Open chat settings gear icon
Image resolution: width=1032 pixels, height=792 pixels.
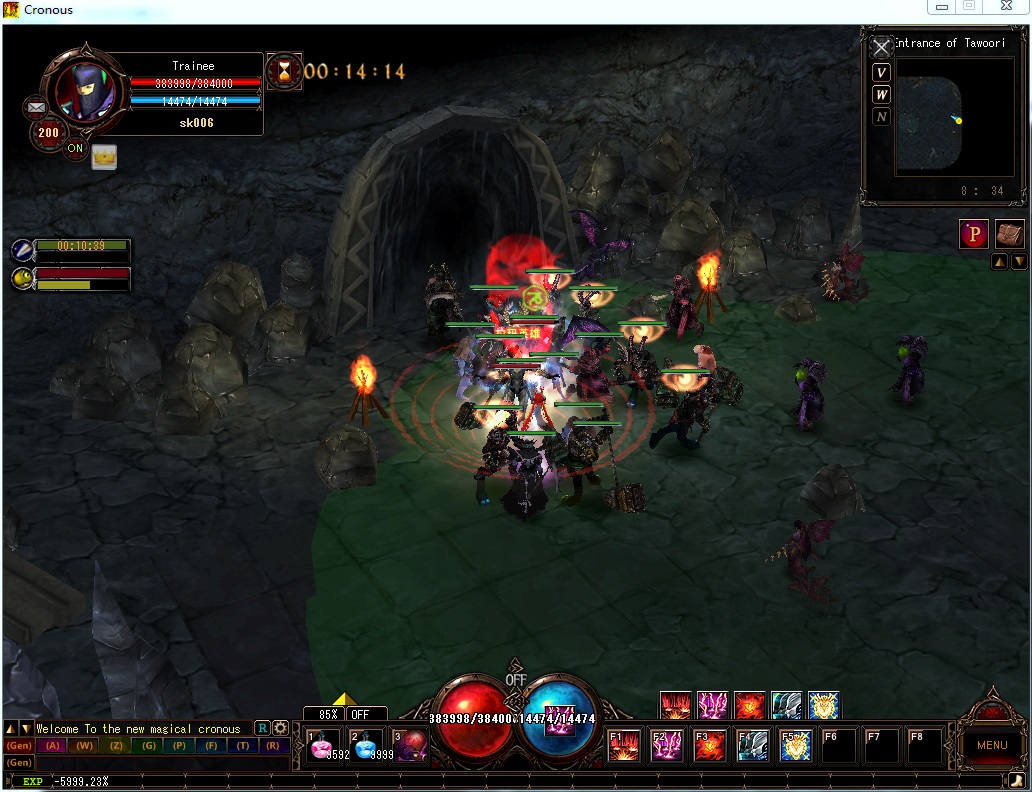tap(281, 728)
